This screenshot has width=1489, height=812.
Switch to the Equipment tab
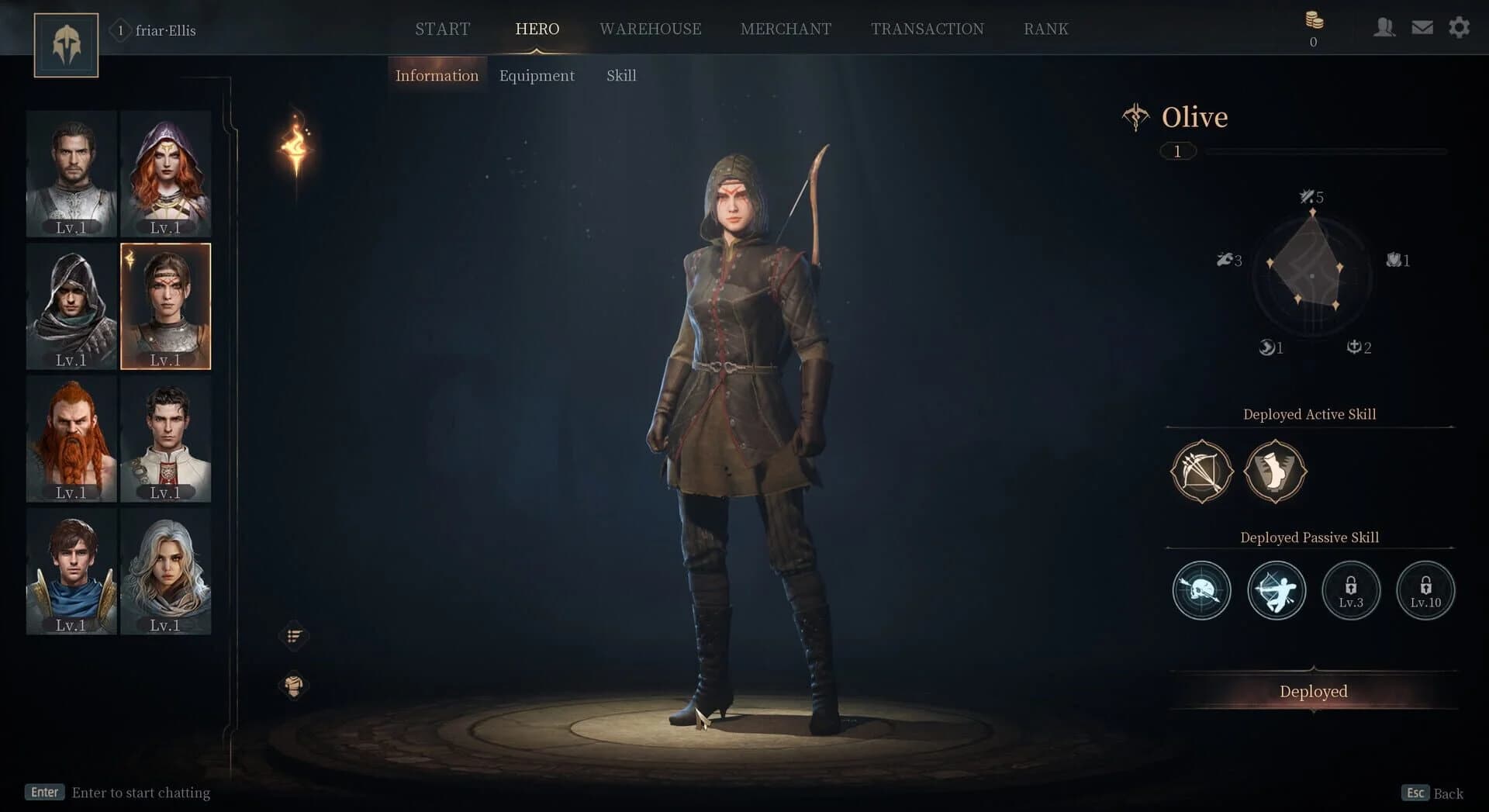[x=537, y=75]
